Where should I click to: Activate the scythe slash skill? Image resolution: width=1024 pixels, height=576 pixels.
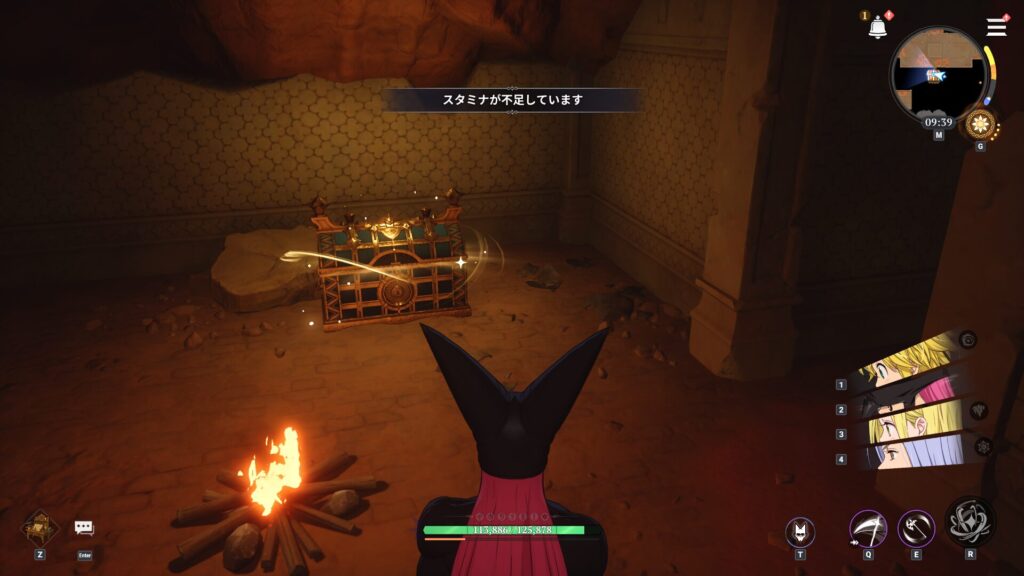click(867, 528)
